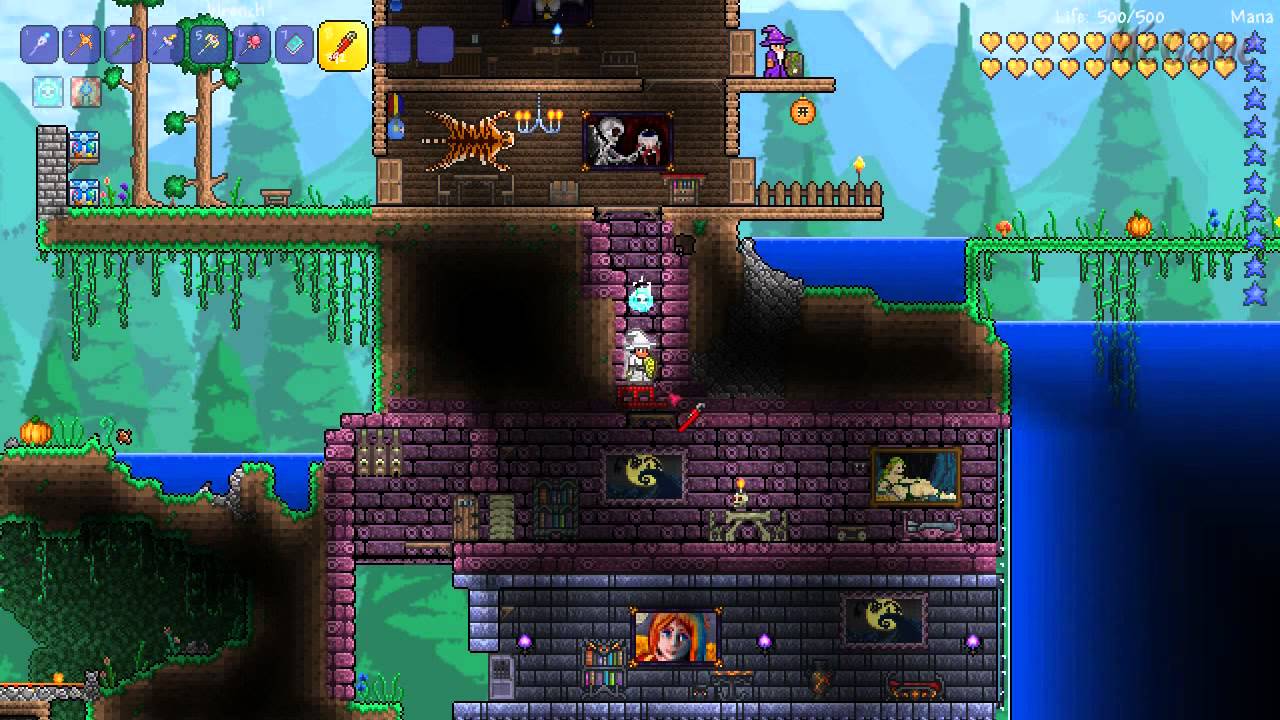Select the blue magic staff in hotbar slot 1

click(38, 45)
